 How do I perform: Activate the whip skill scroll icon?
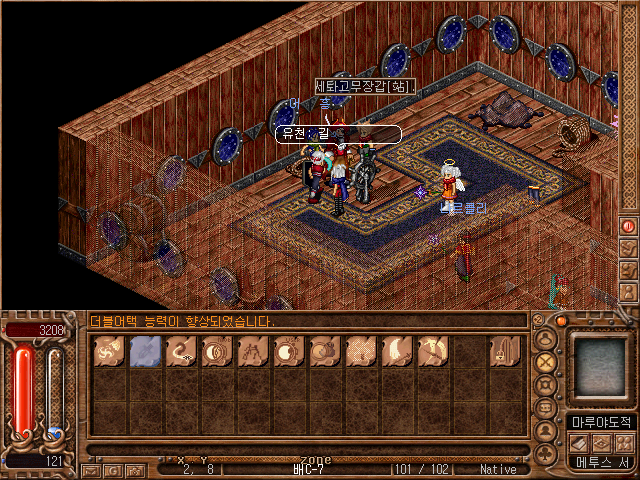[180, 352]
